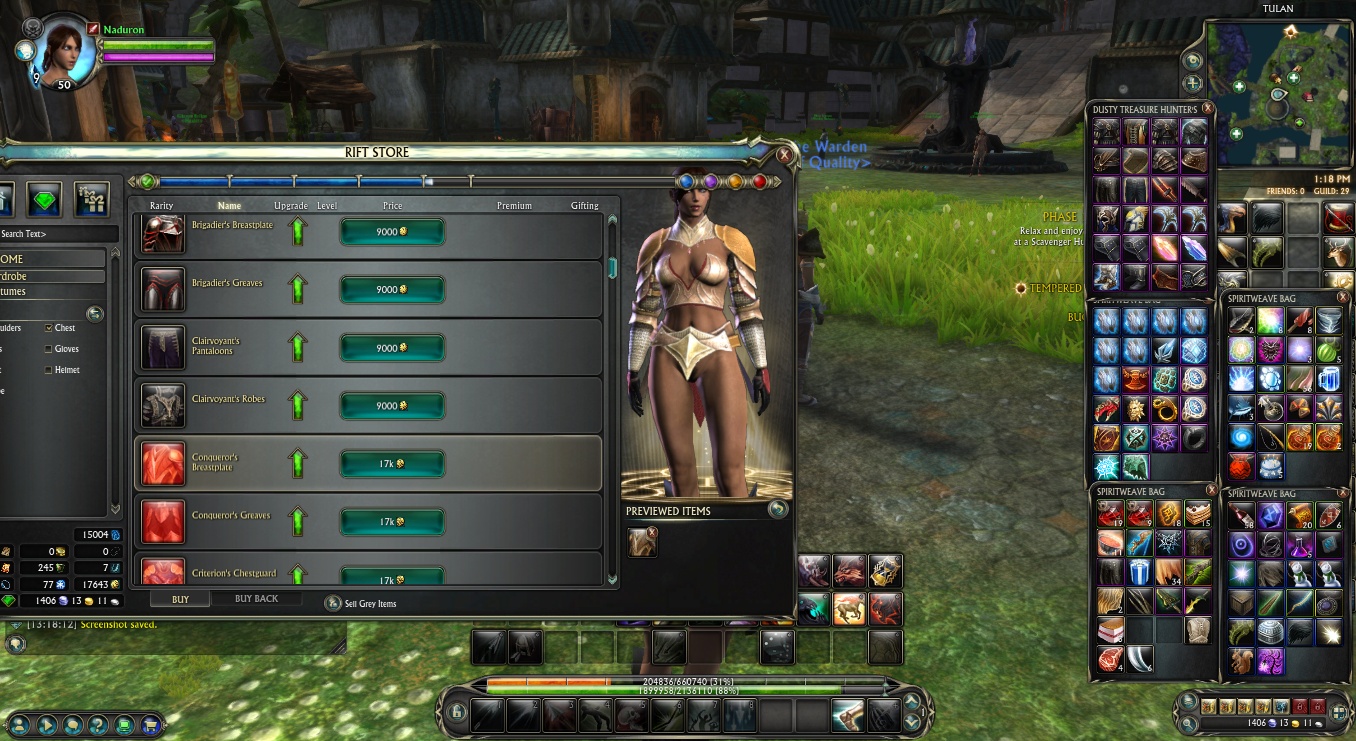
Task: Close the Rift Store window
Action: click(784, 156)
